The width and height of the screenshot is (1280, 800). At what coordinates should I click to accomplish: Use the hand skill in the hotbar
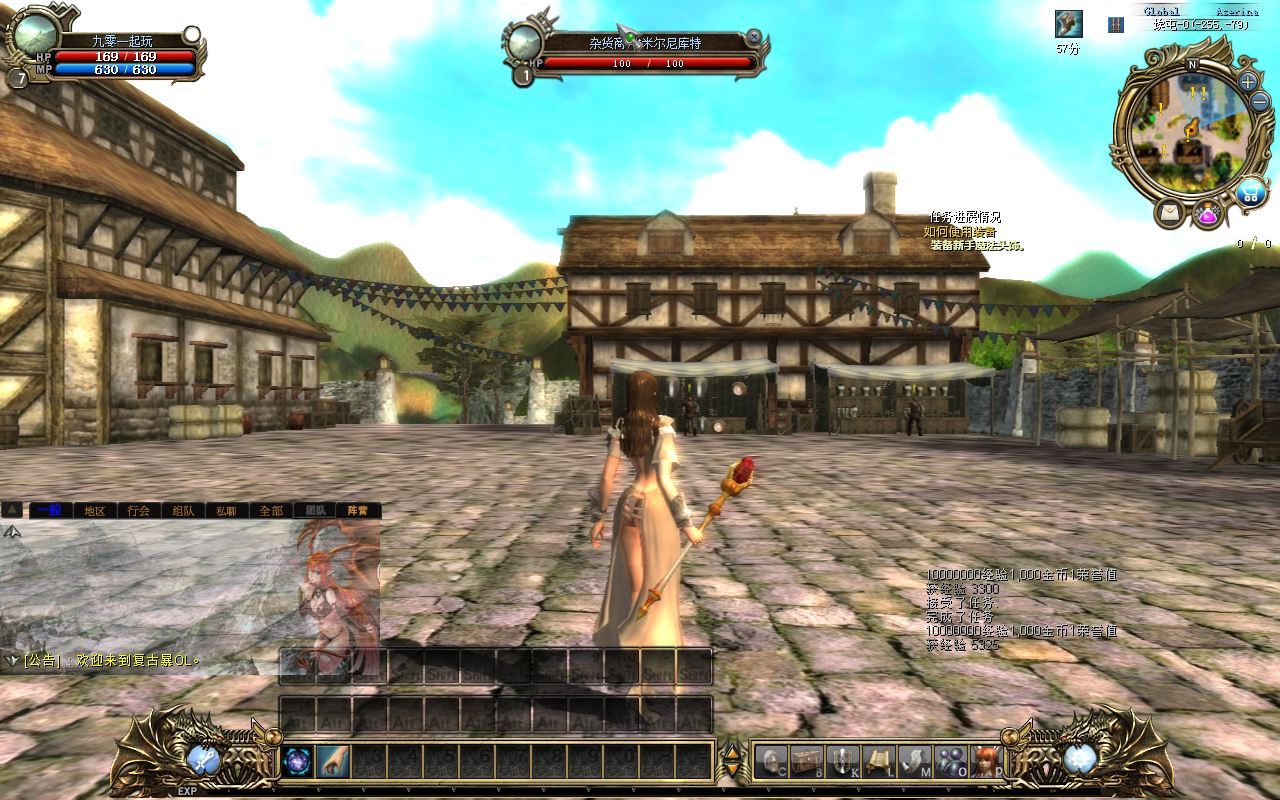pos(333,762)
